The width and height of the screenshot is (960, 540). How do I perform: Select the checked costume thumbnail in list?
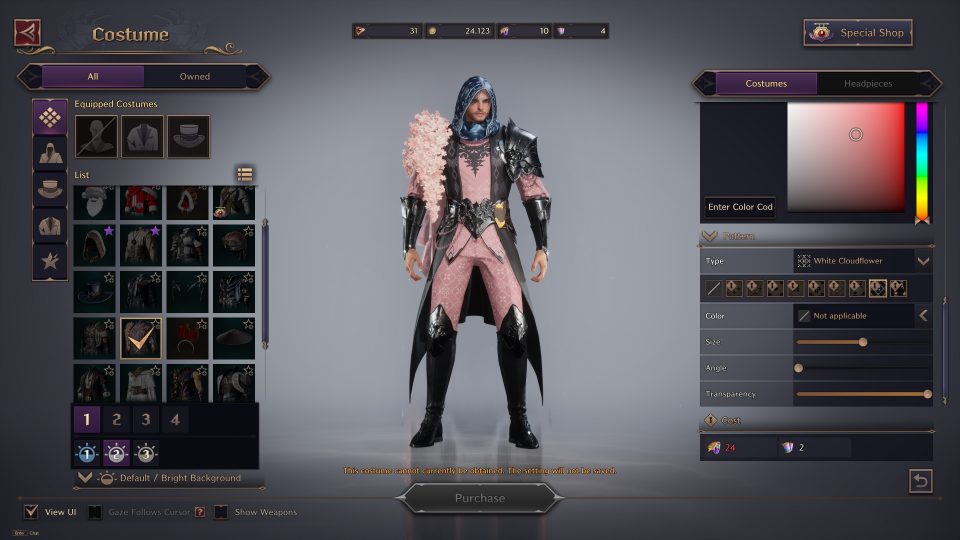[141, 338]
